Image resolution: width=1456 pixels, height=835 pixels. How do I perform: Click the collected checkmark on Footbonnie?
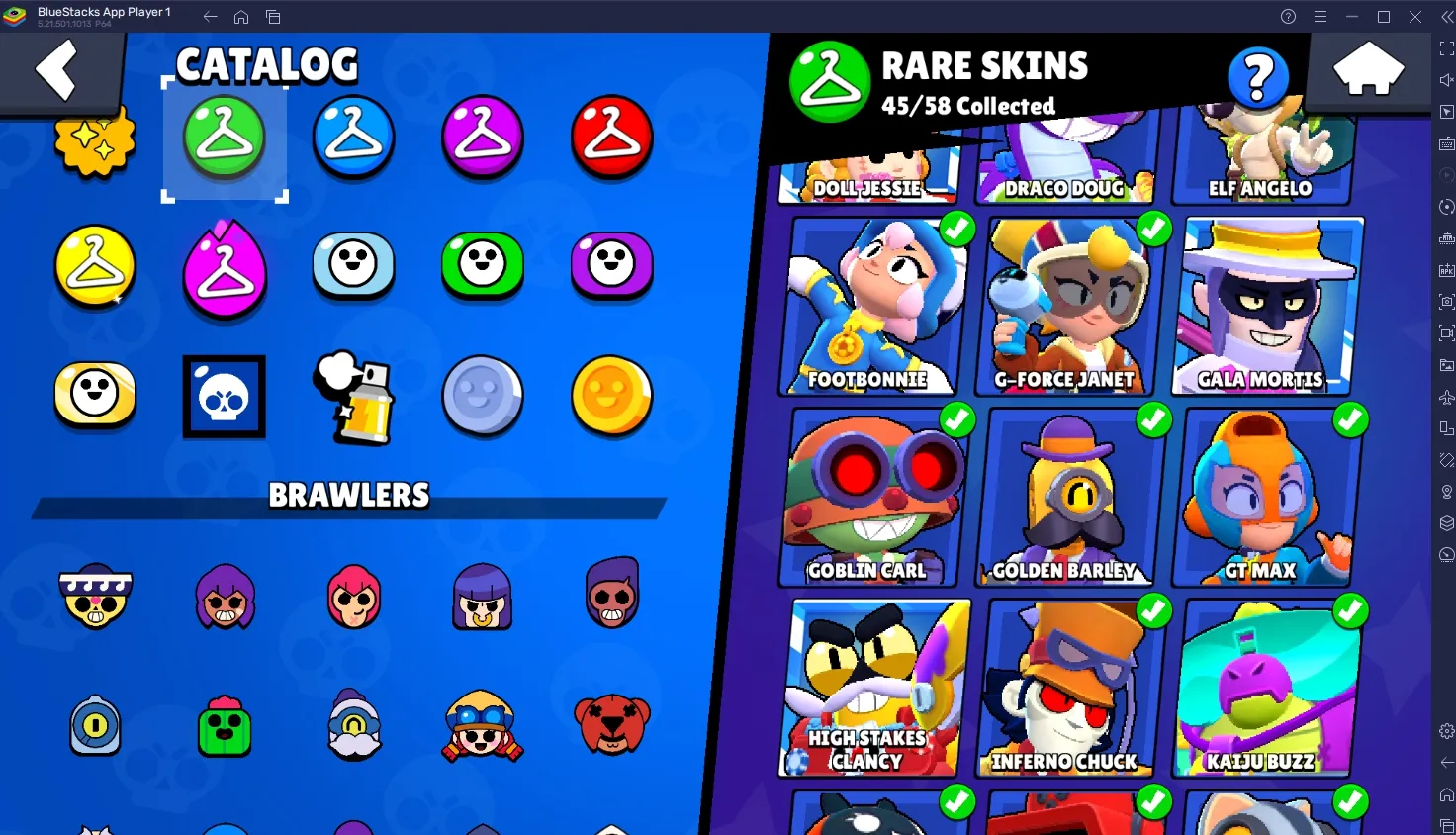[955, 230]
